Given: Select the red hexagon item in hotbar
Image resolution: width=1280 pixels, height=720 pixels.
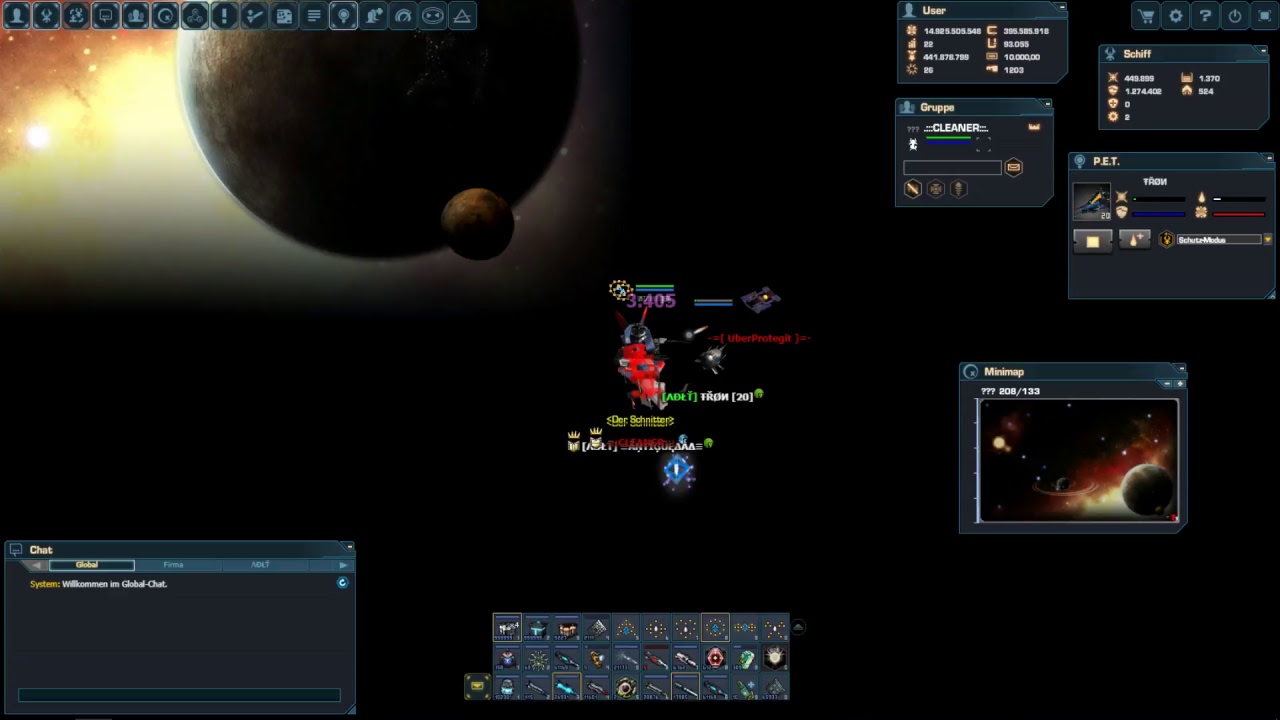Looking at the screenshot, I should tap(715, 658).
